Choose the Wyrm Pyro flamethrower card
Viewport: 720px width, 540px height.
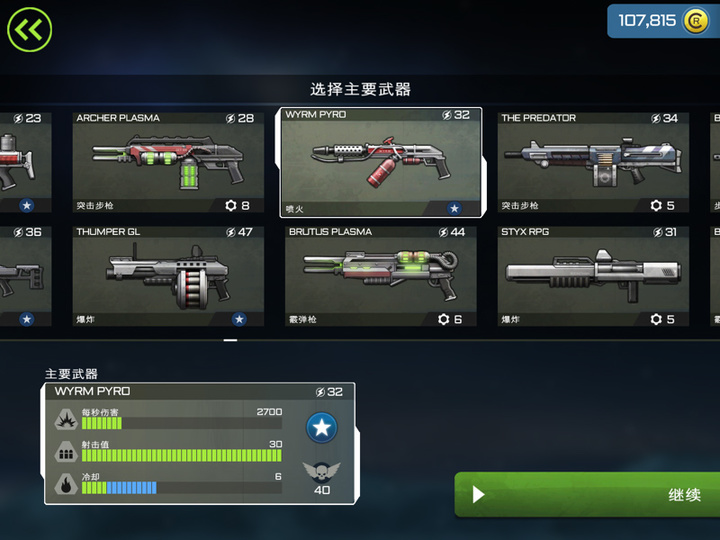[381, 162]
